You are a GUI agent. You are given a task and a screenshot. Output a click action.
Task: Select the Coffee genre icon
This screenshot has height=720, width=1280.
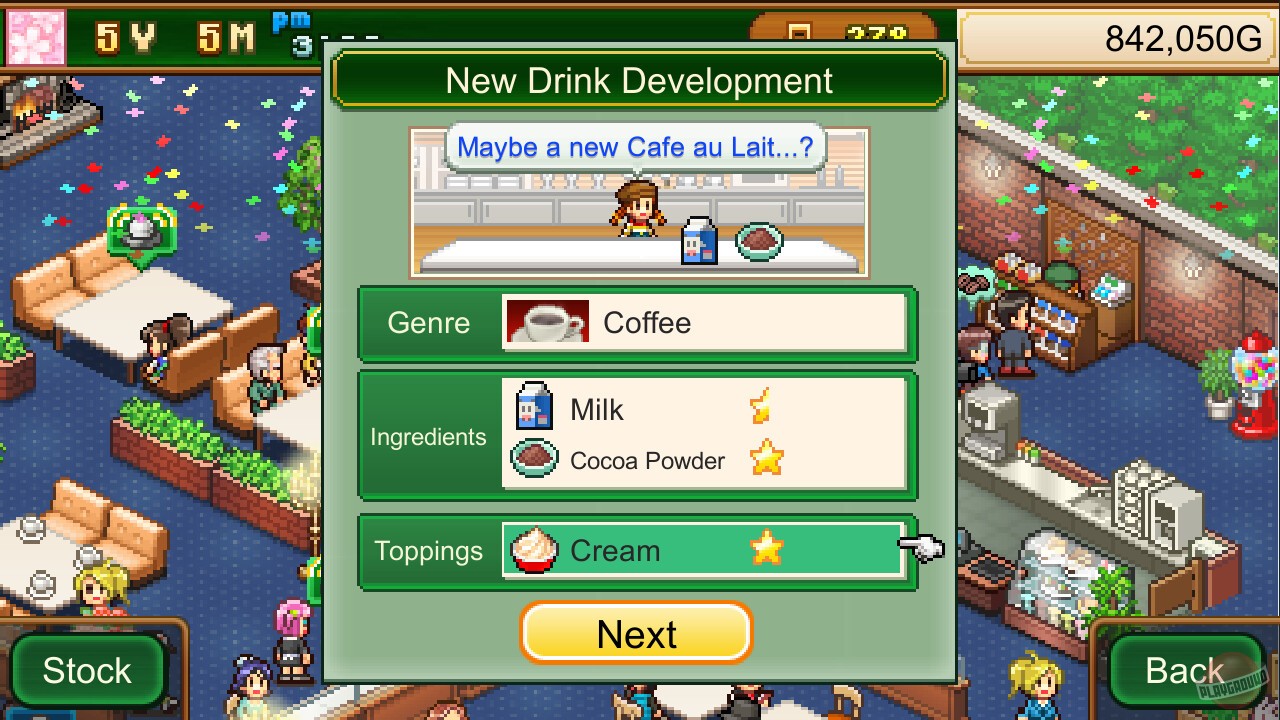548,322
